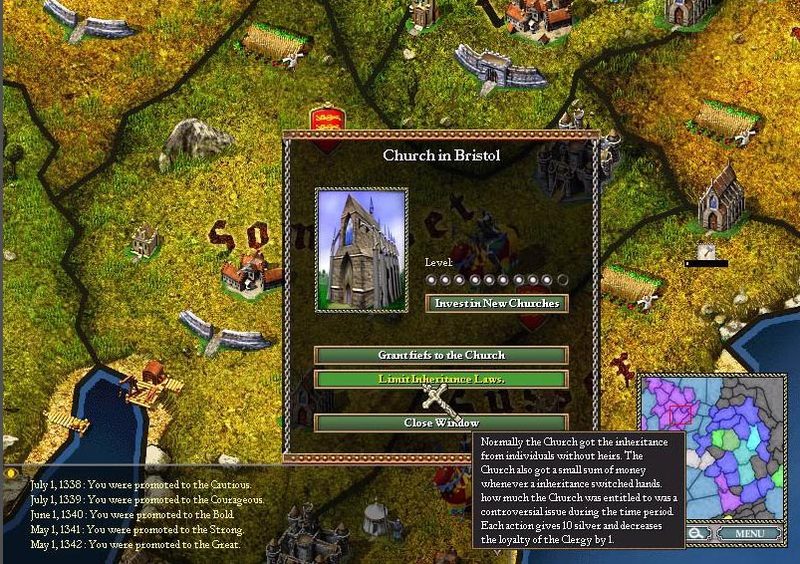Select the church building portrait
This screenshot has width=800, height=564.
click(361, 250)
